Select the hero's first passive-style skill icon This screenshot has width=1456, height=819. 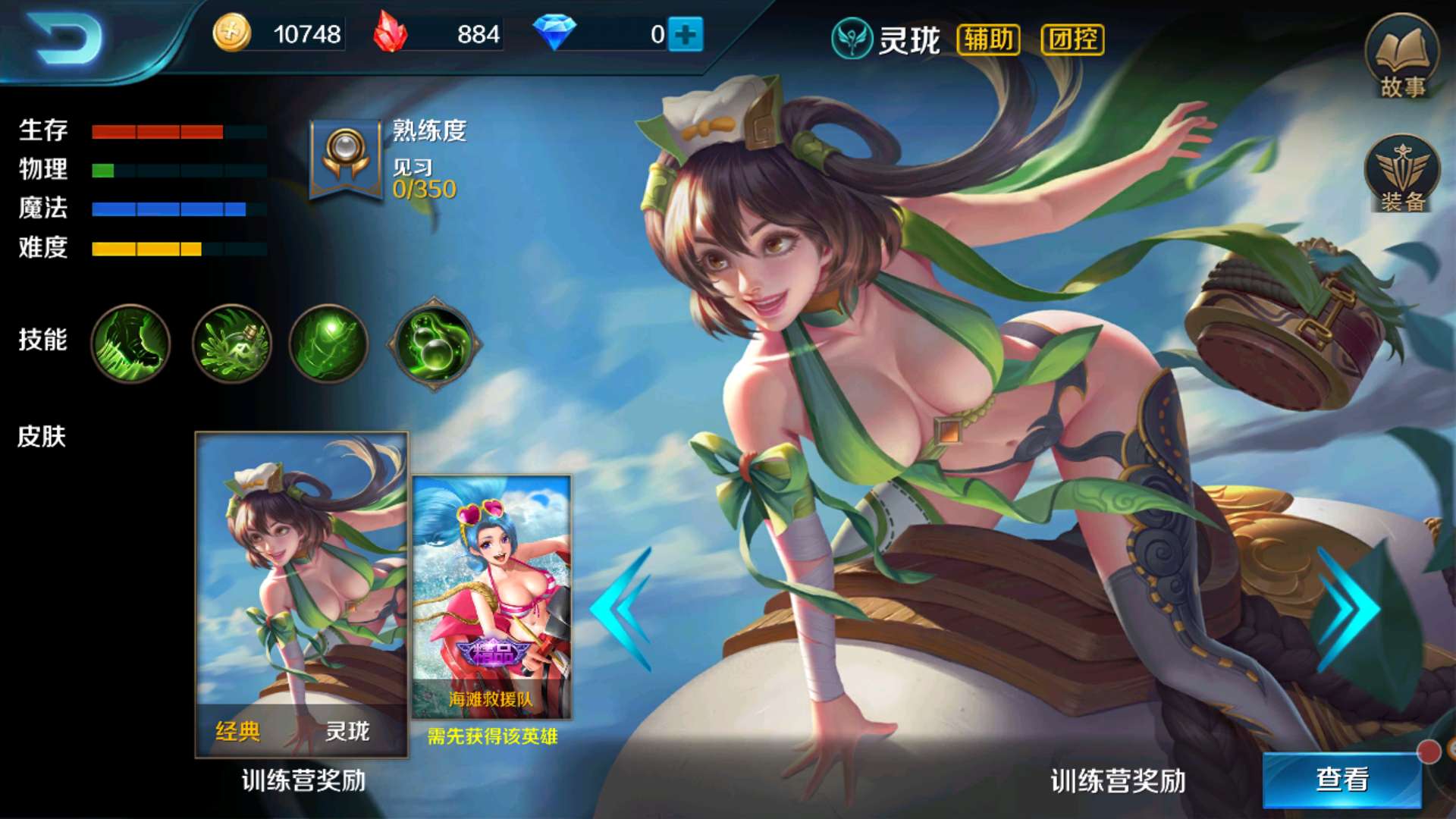(130, 344)
